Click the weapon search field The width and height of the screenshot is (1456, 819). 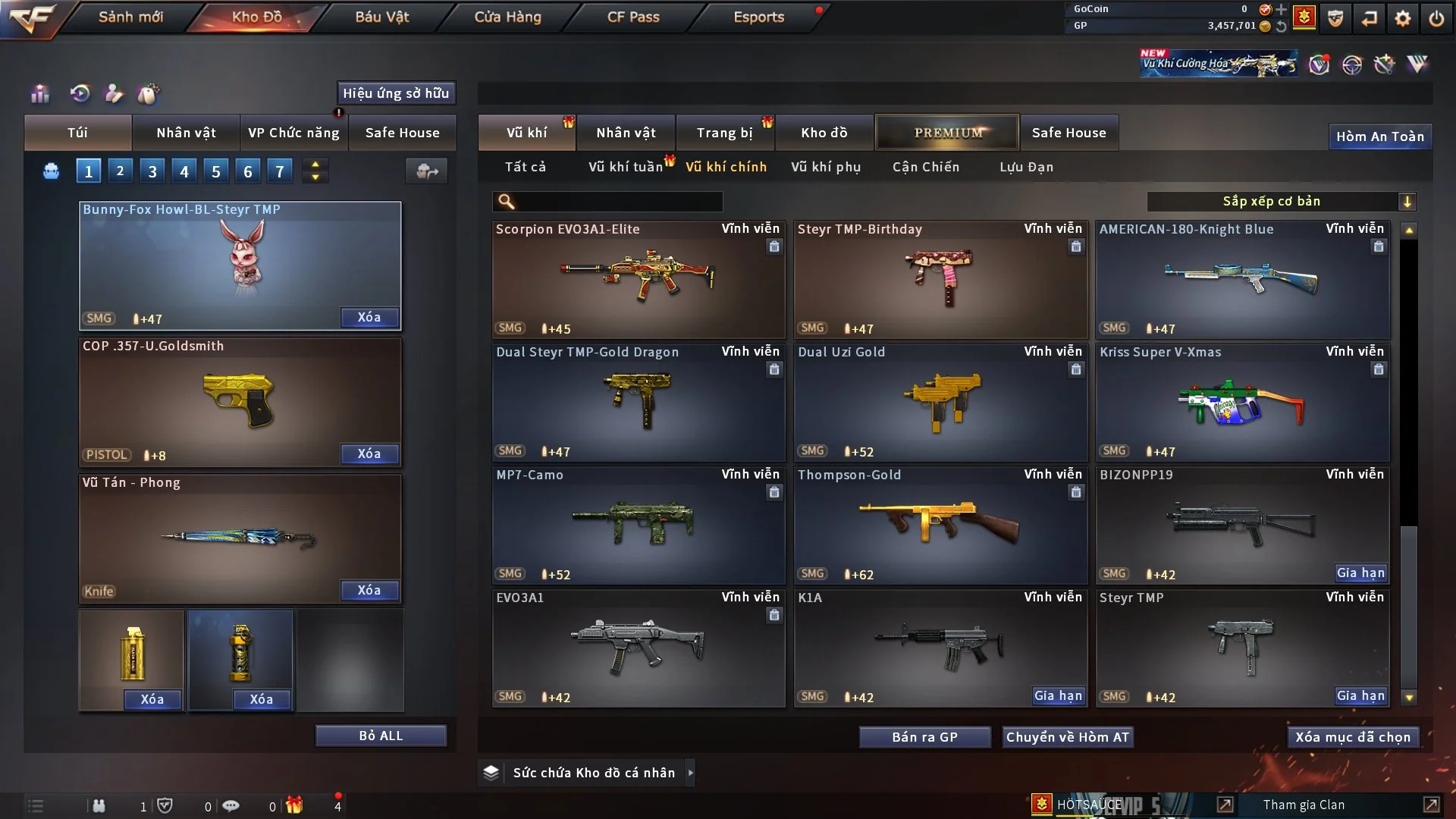(618, 202)
